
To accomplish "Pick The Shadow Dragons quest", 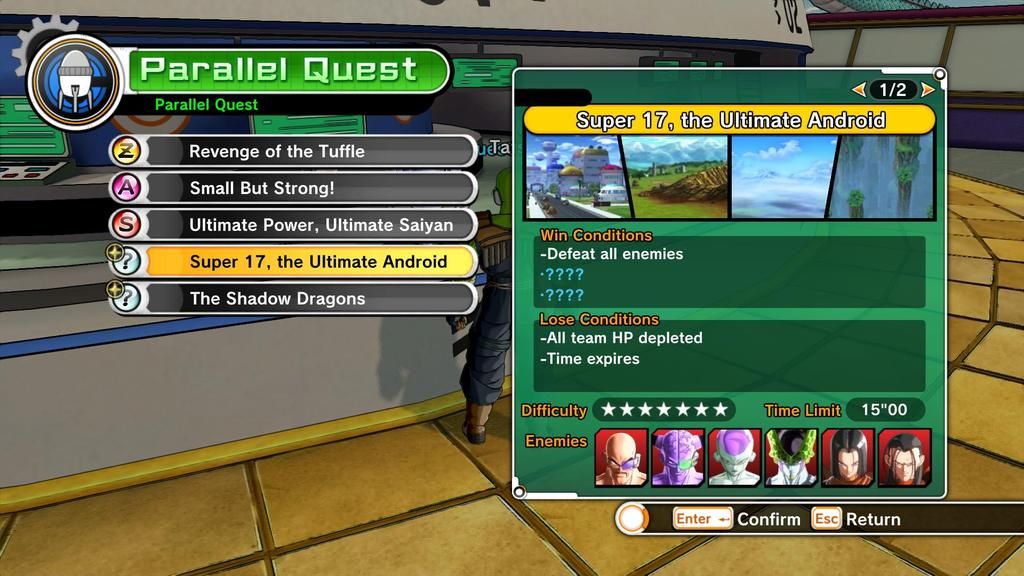I will pos(292,298).
